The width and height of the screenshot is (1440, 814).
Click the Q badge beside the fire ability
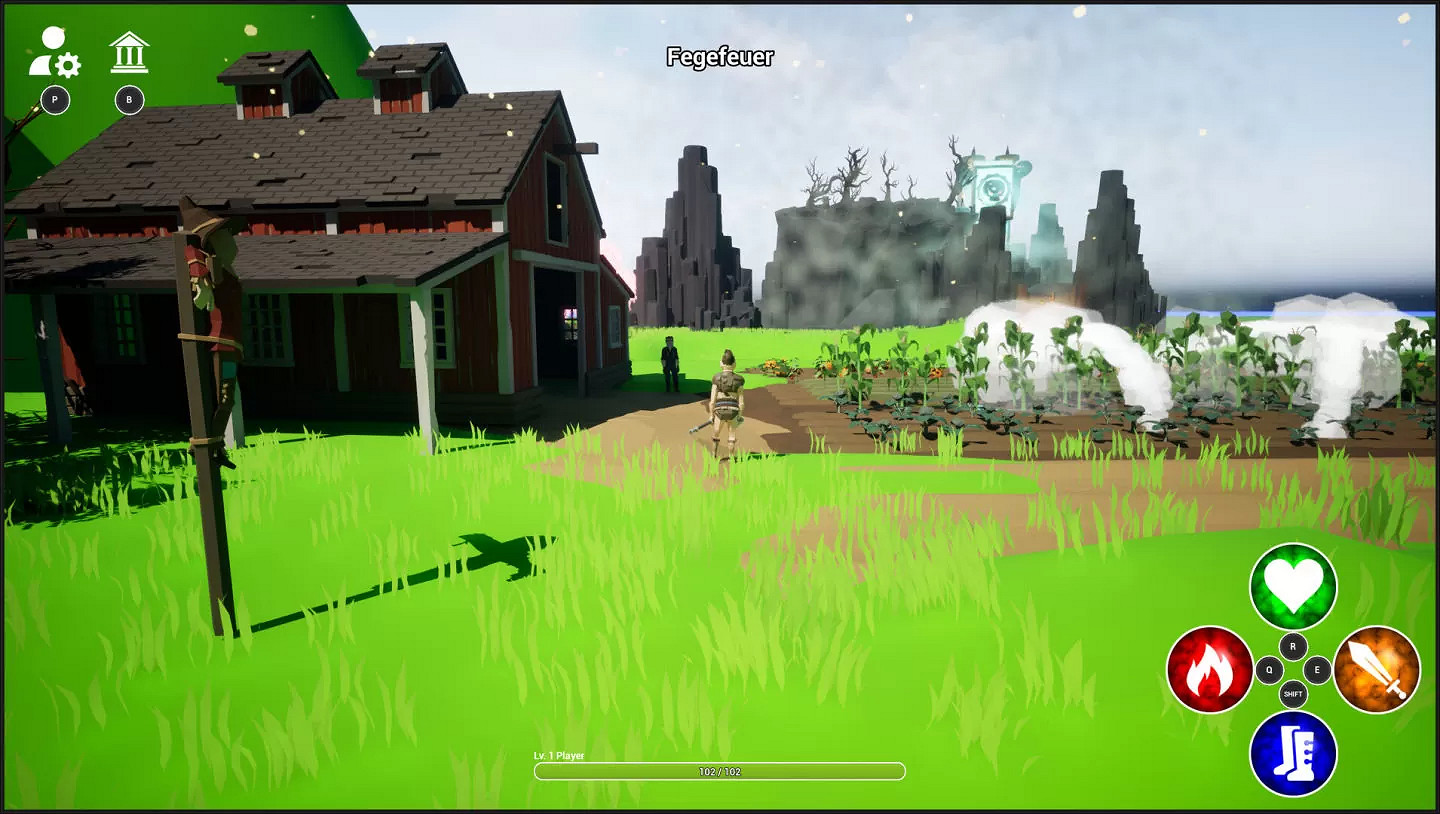[1267, 668]
